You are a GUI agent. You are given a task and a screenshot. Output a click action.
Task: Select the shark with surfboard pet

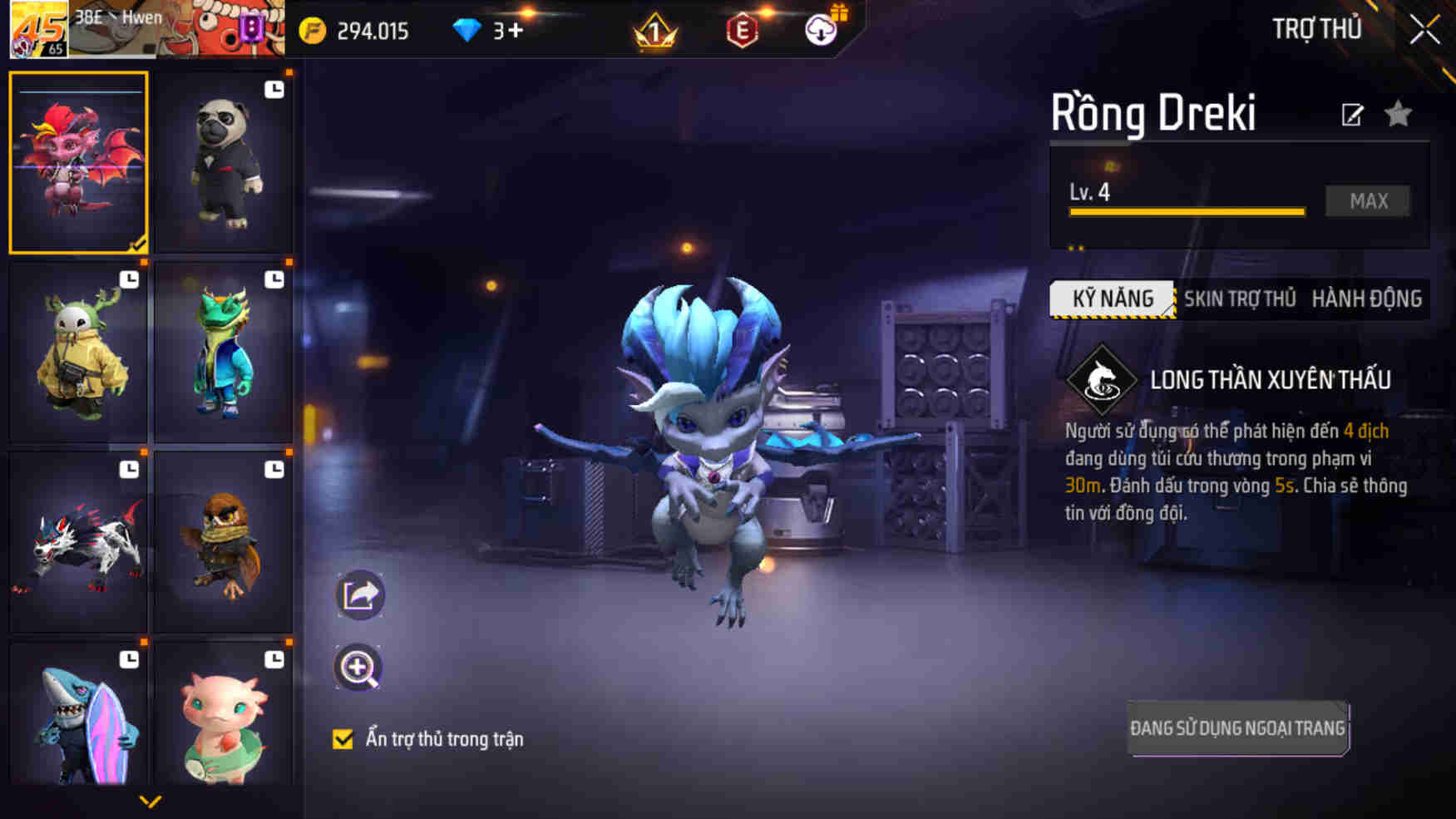pyautogui.click(x=79, y=715)
